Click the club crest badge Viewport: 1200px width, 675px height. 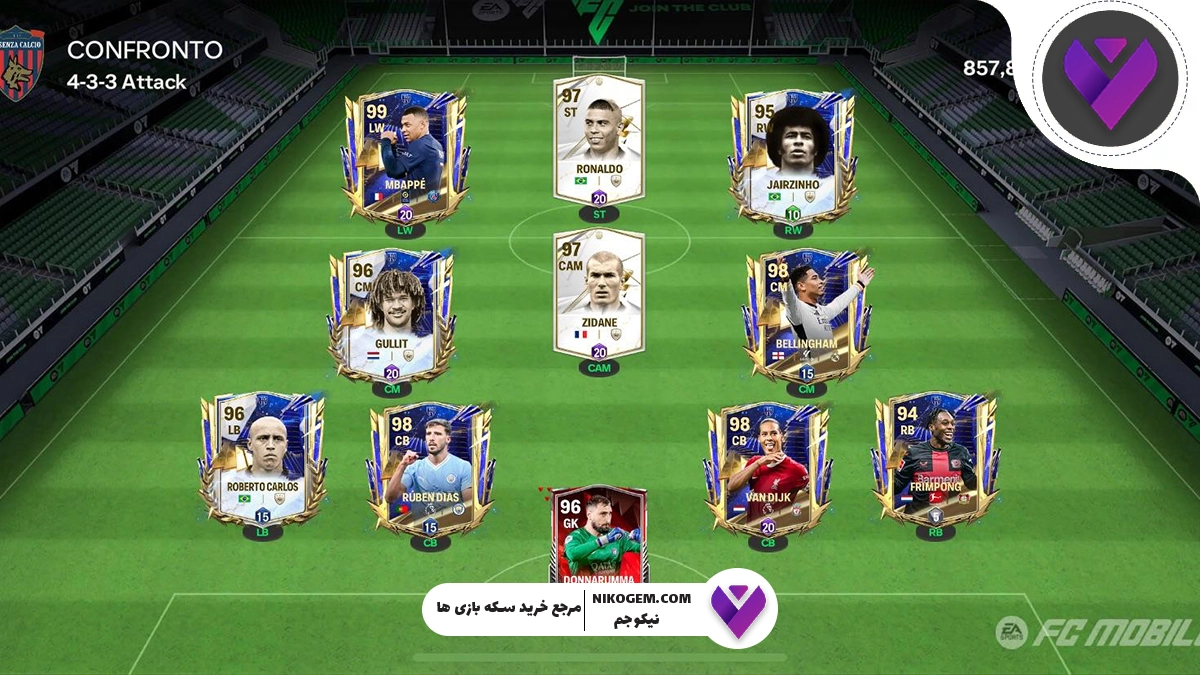[x=21, y=64]
